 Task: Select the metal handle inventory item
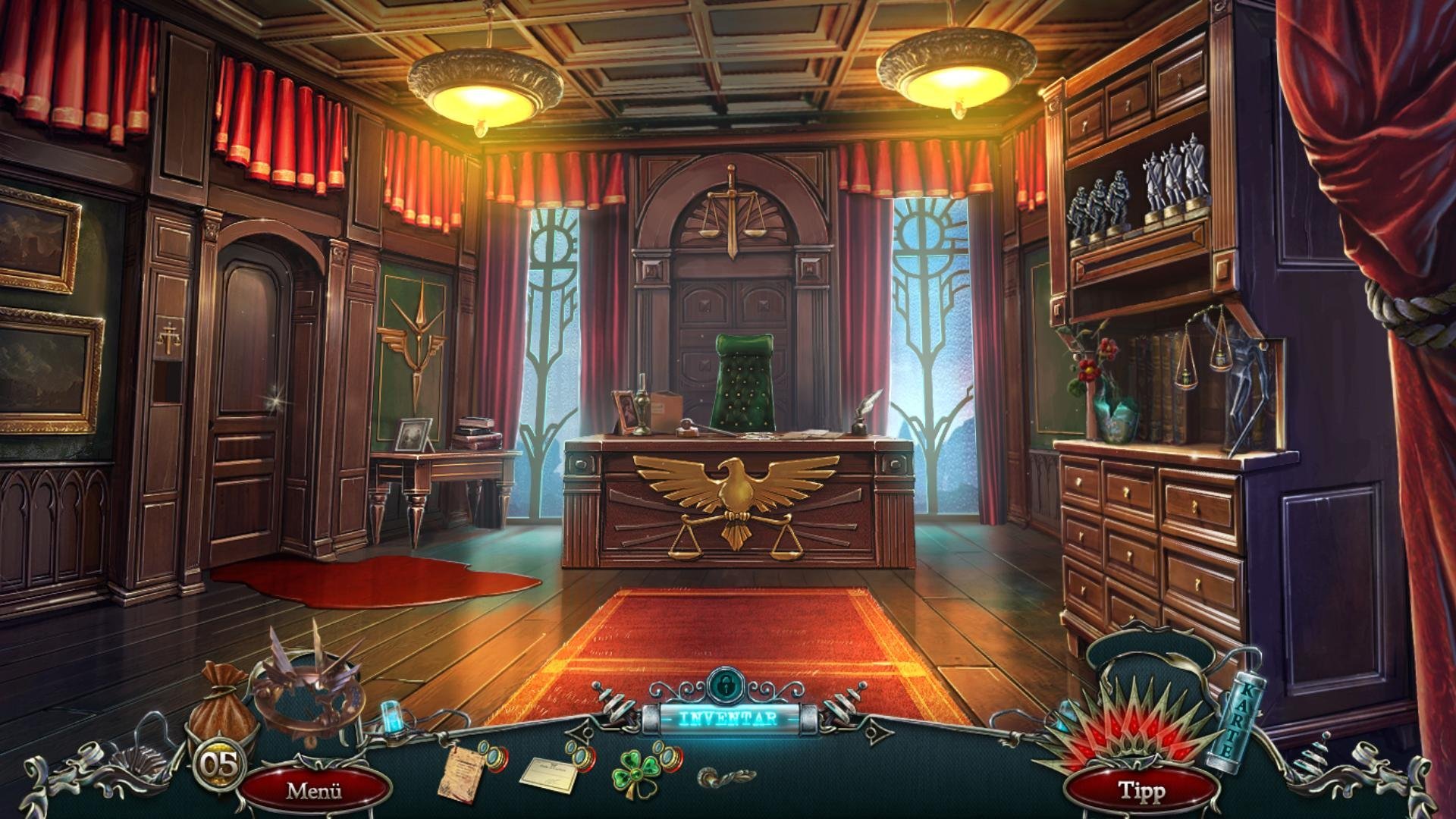tap(726, 775)
